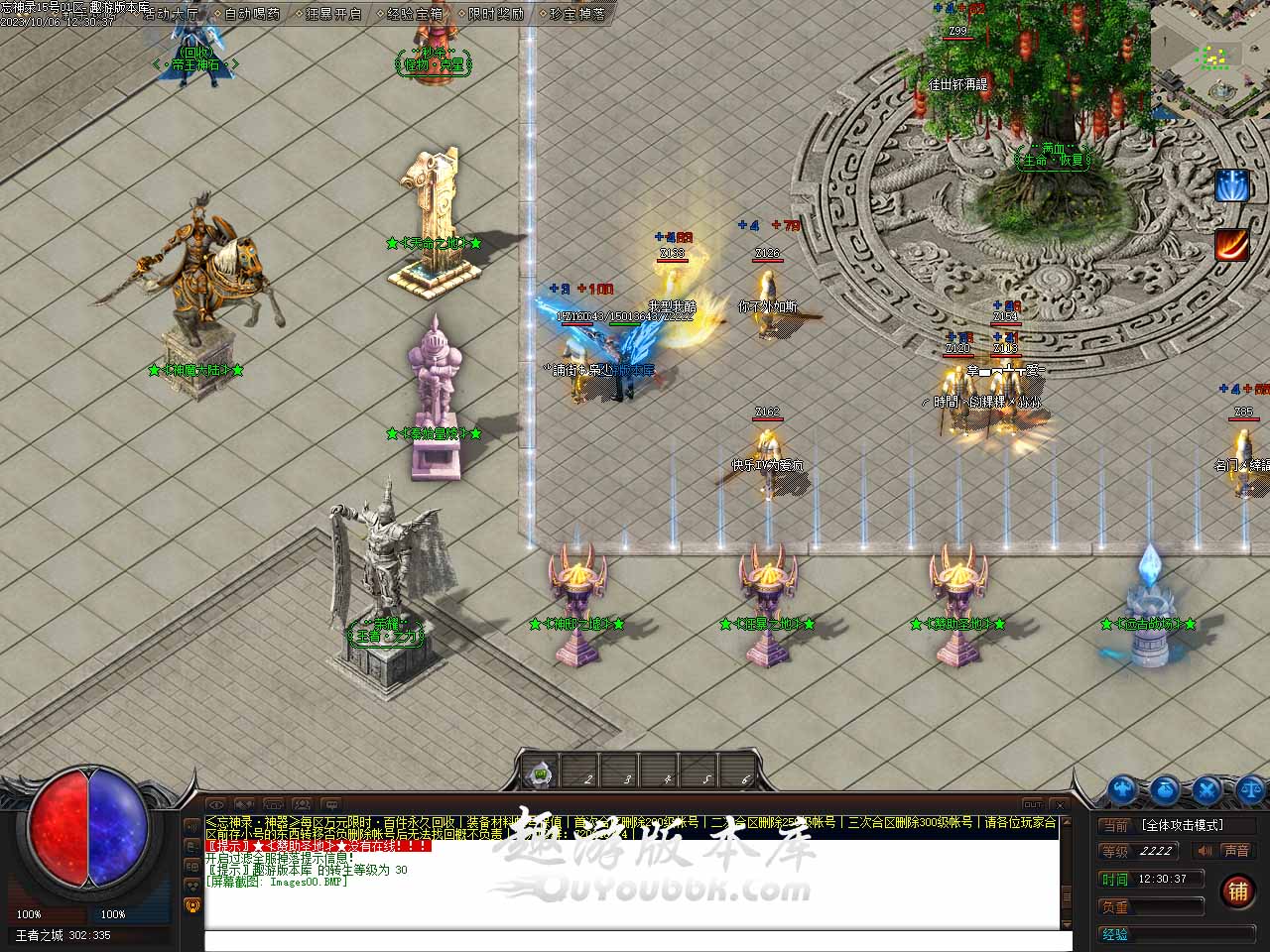The height and width of the screenshot is (952, 1270).
Task: Open 限时奖励 timed rewards
Action: tap(495, 14)
